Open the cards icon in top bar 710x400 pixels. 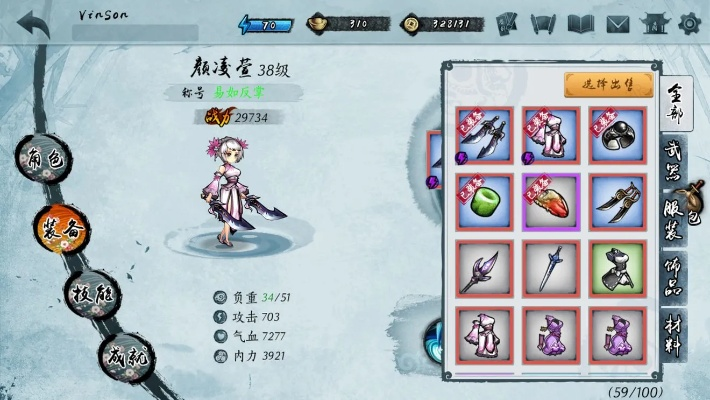[507, 23]
